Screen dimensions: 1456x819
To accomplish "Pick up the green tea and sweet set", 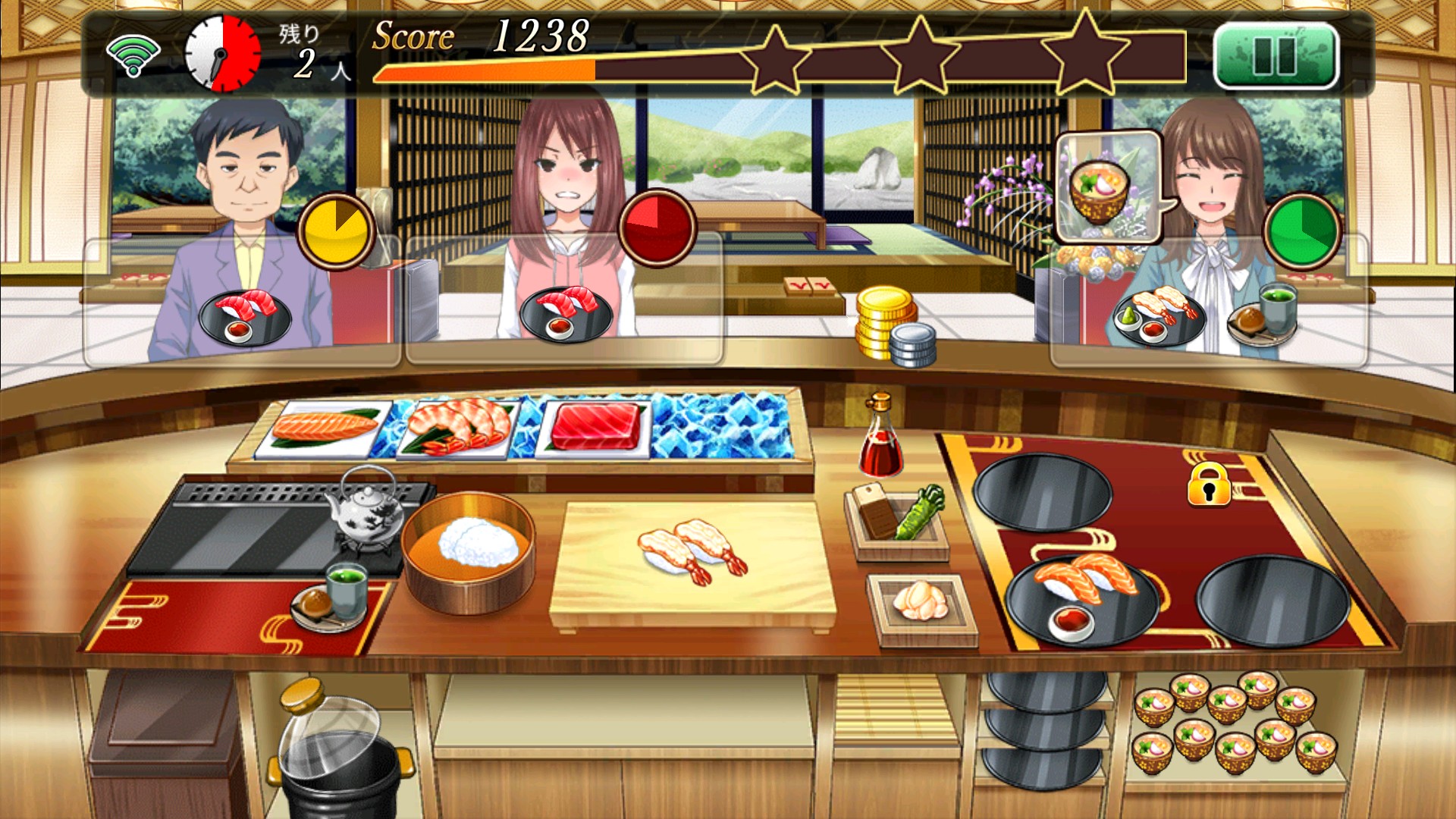I will pyautogui.click(x=331, y=598).
